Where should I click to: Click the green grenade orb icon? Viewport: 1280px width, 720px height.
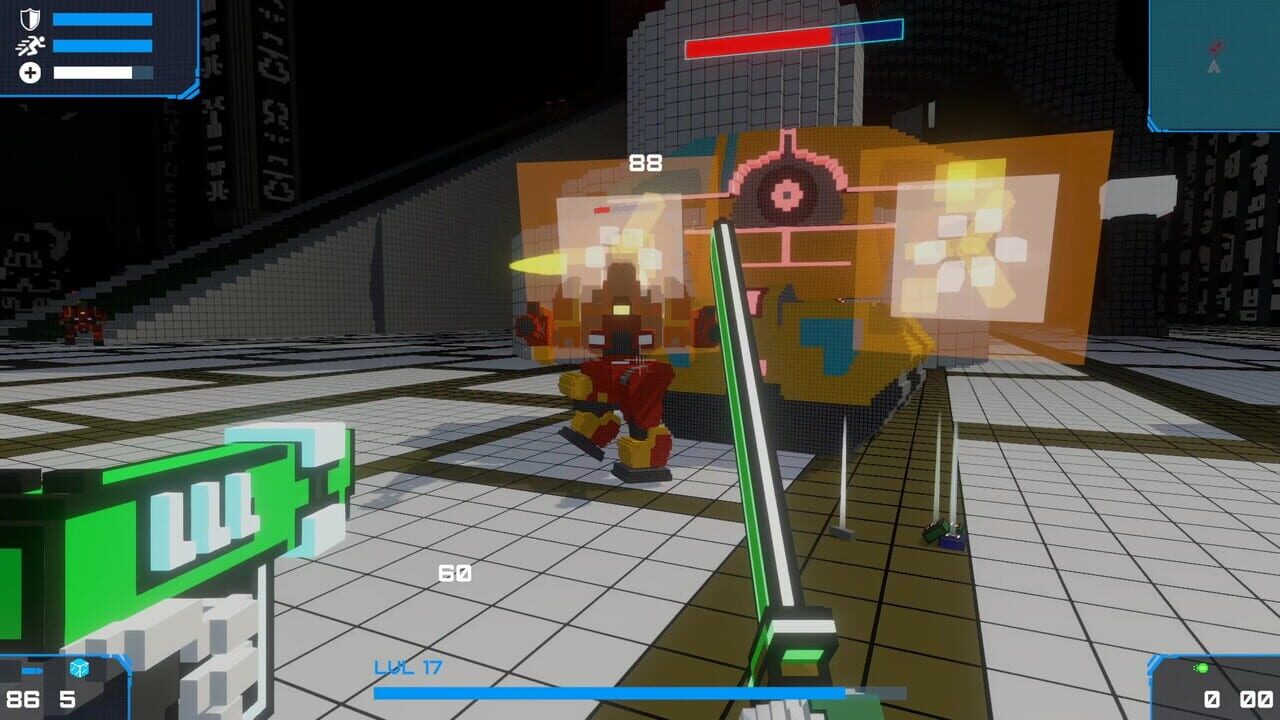1203,668
